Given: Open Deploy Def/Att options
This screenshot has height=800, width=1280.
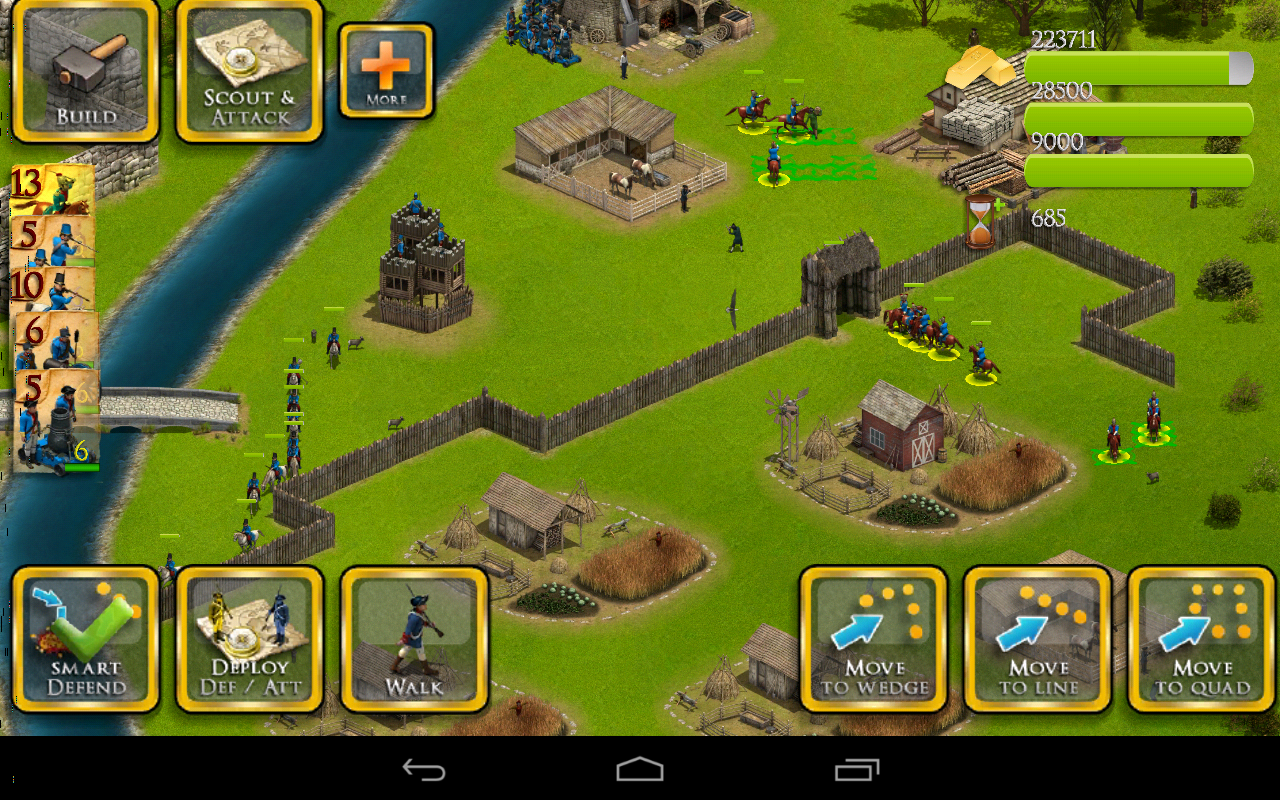Looking at the screenshot, I should [247, 640].
